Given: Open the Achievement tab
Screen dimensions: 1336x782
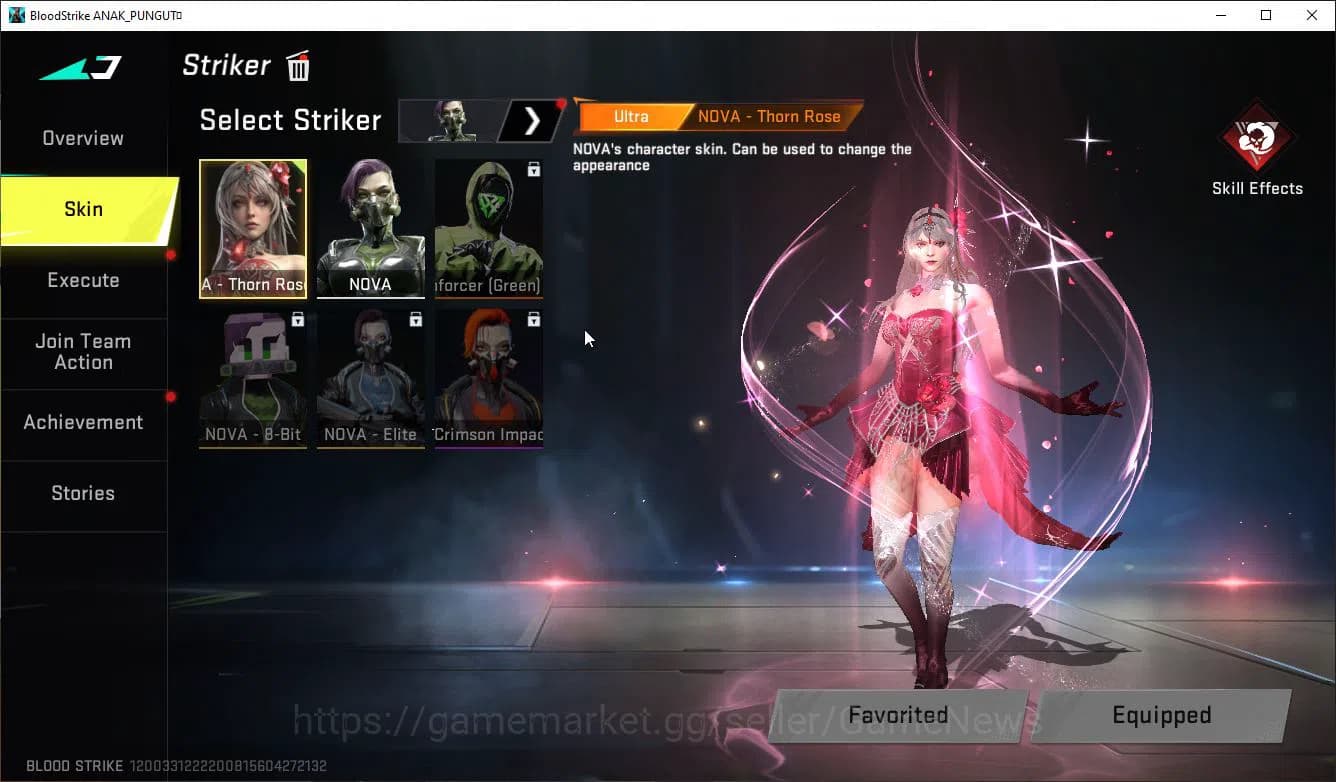Looking at the screenshot, I should coord(83,422).
